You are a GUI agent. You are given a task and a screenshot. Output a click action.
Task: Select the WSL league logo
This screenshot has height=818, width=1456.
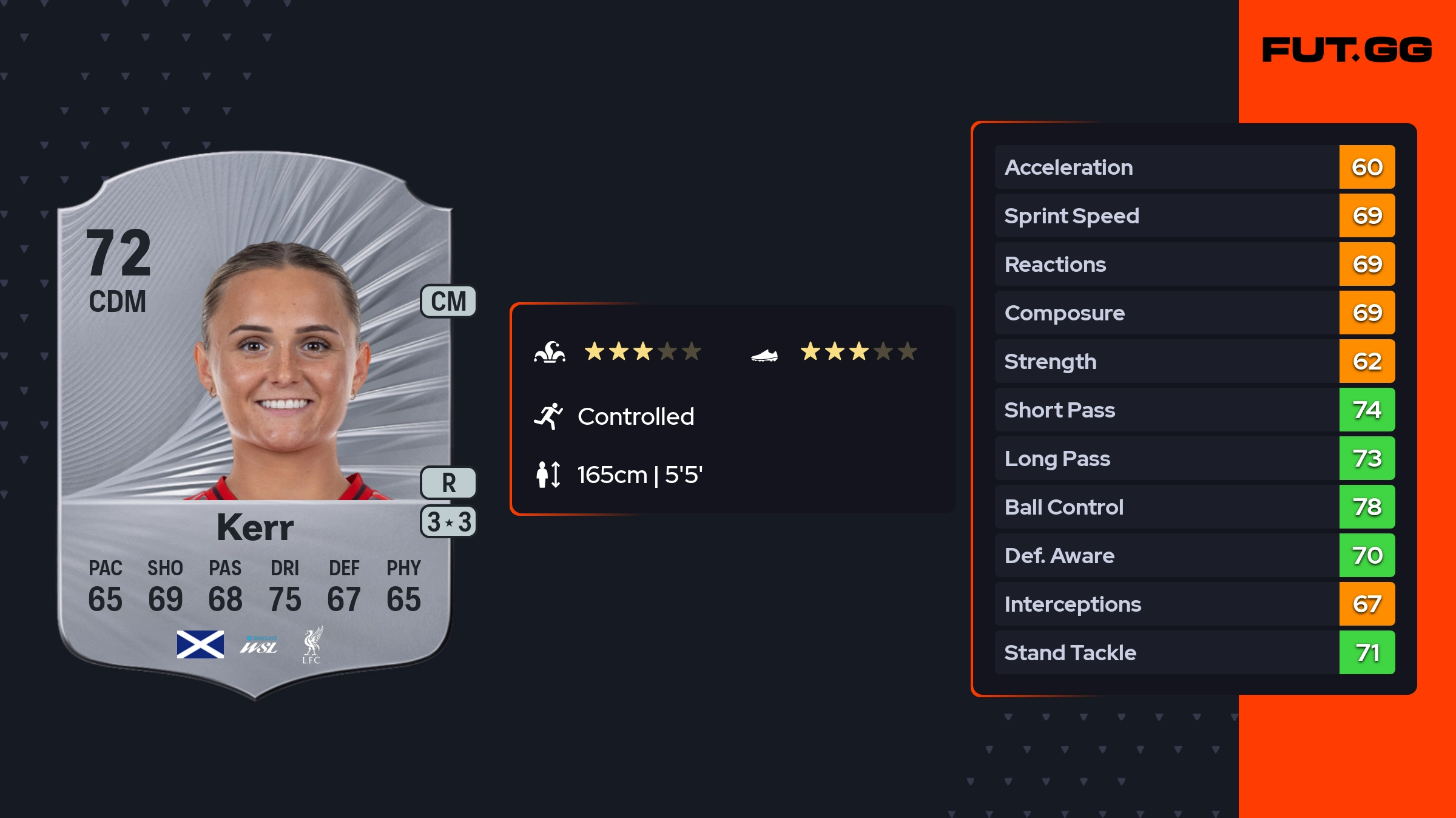[259, 646]
